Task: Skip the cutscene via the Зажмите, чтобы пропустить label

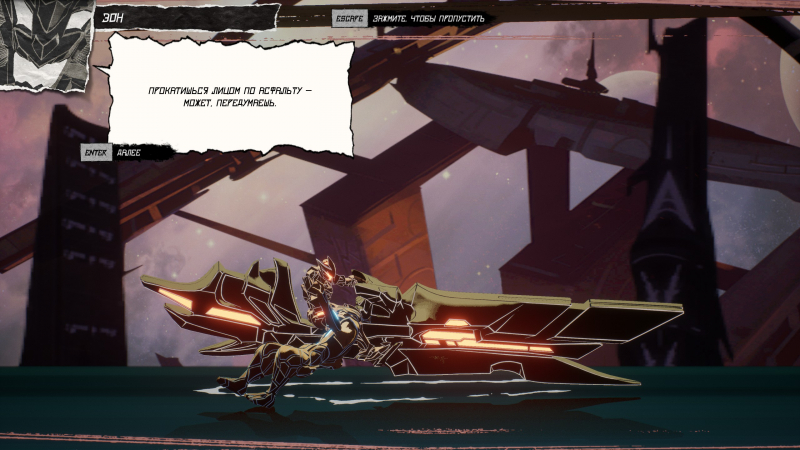Action: [428, 18]
